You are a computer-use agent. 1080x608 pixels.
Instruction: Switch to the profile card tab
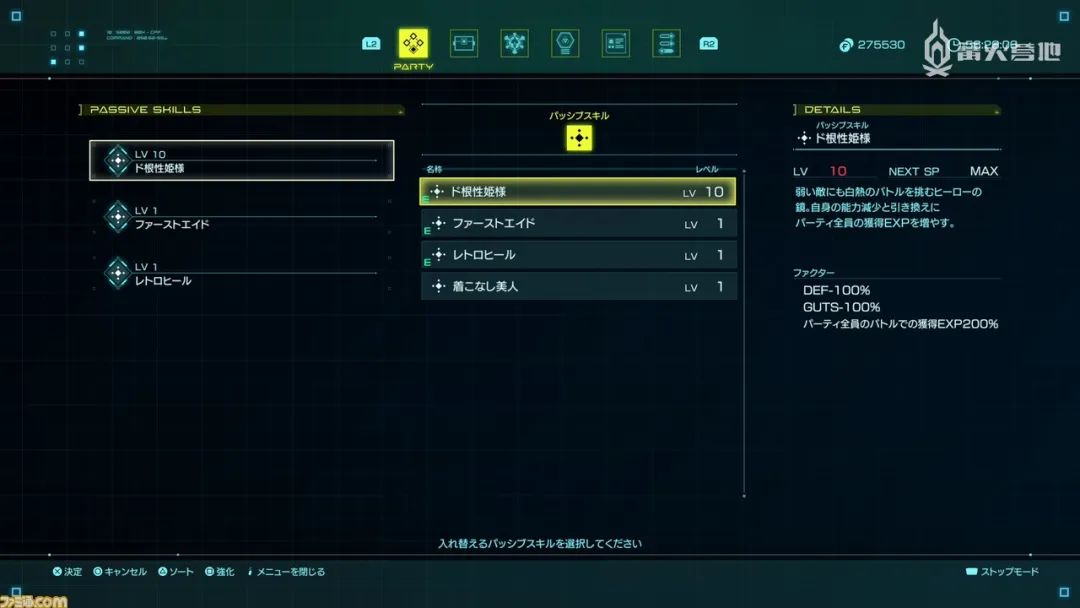616,44
